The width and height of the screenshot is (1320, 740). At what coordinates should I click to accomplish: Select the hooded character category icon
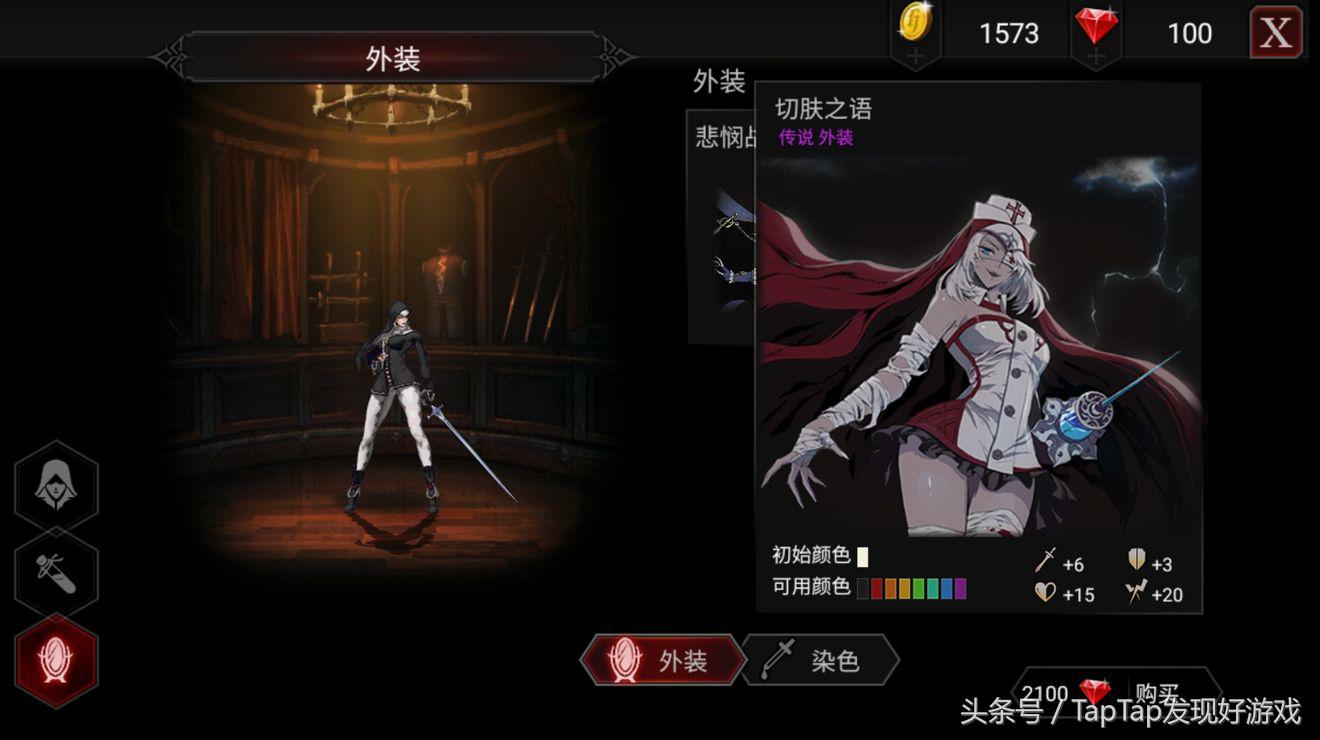(x=57, y=485)
